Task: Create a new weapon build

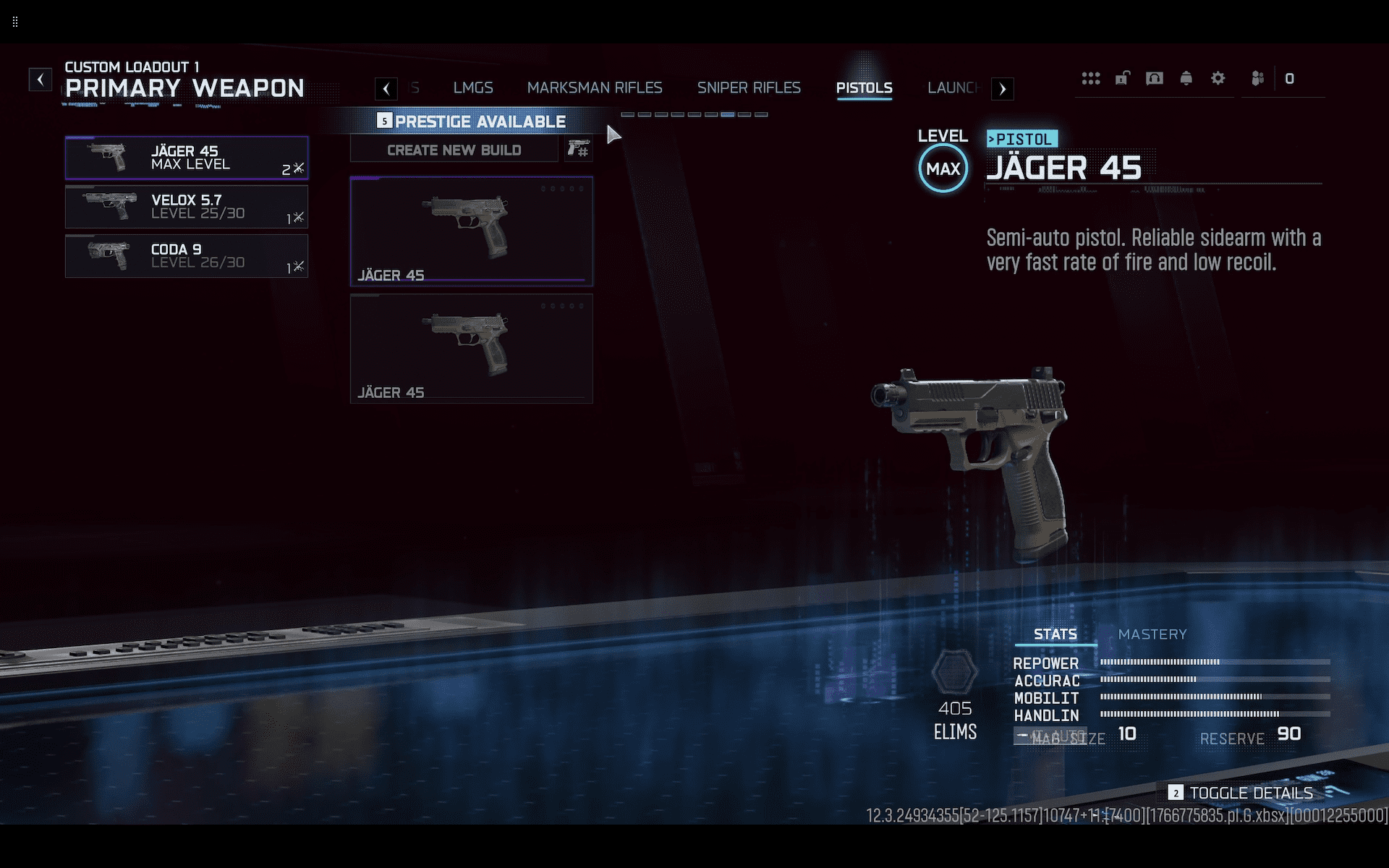Action: click(x=454, y=150)
